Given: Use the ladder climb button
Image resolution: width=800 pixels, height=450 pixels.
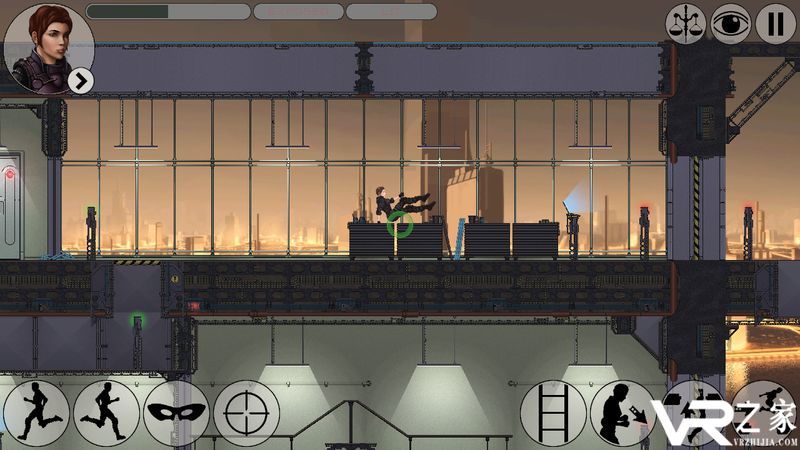Looking at the screenshot, I should 553,412.
